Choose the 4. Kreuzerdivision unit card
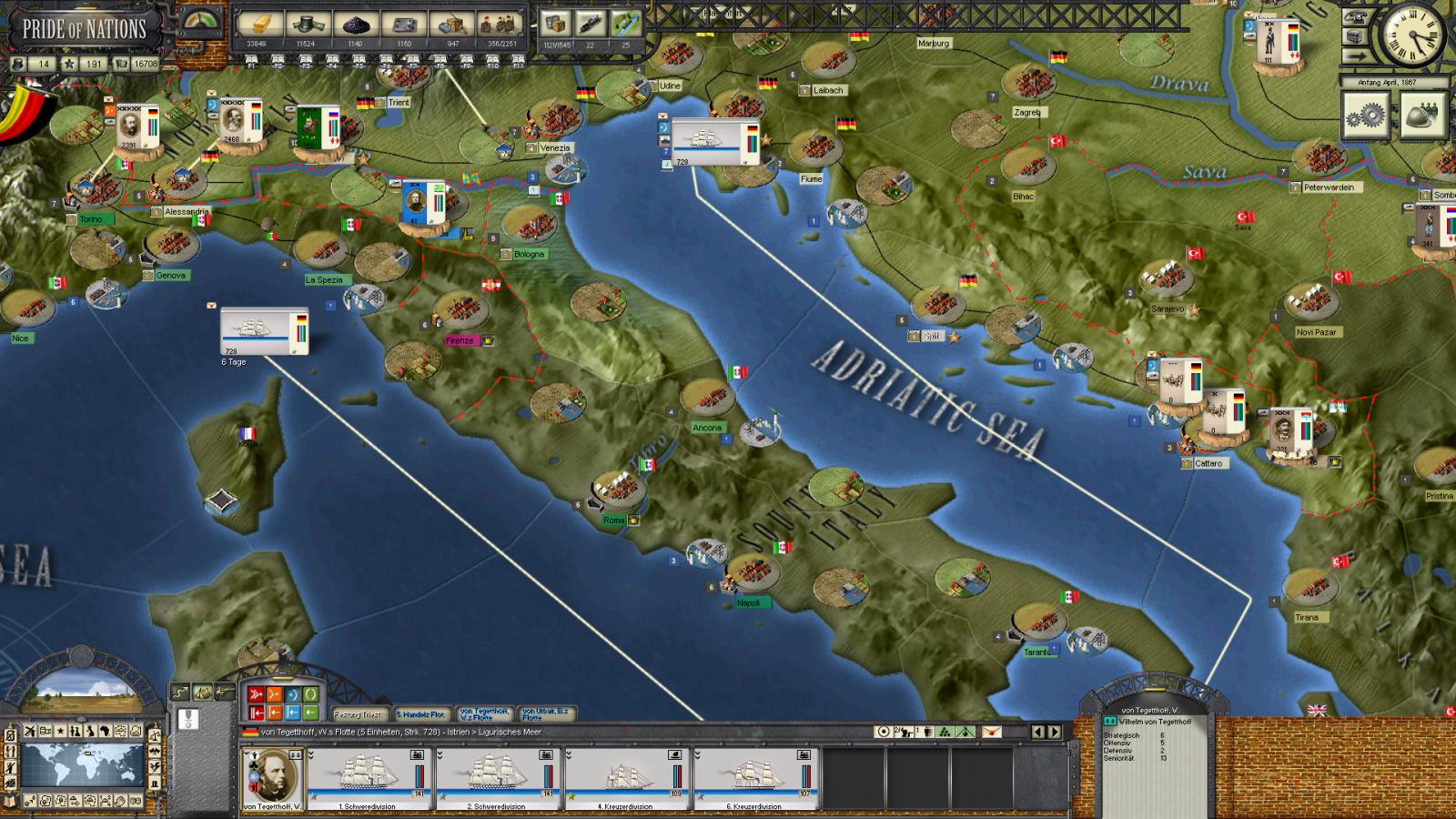This screenshot has height=819, width=1456. [x=626, y=778]
